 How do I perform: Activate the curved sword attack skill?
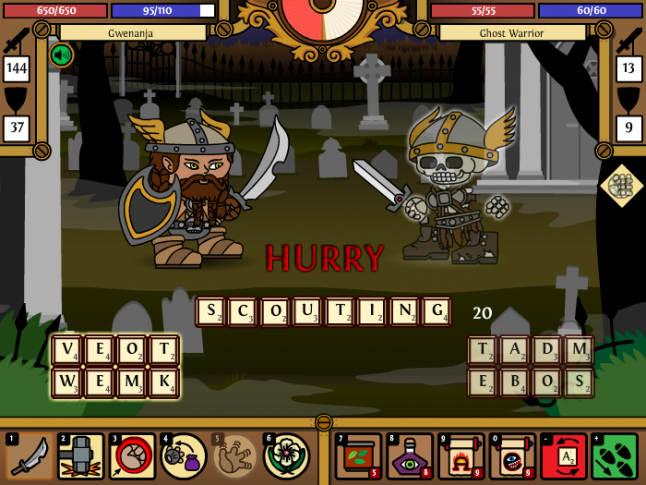click(30, 457)
